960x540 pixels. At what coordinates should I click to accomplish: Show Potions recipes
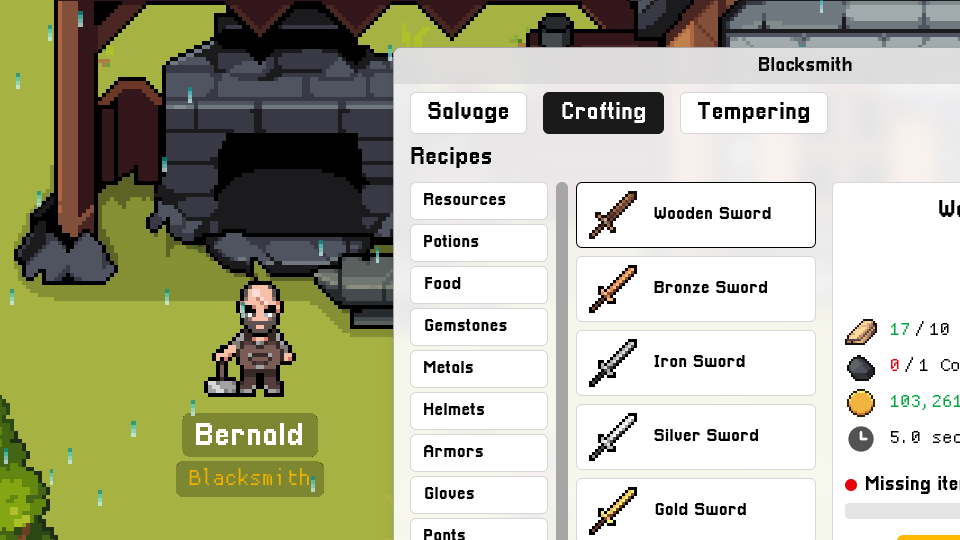pyautogui.click(x=478, y=242)
